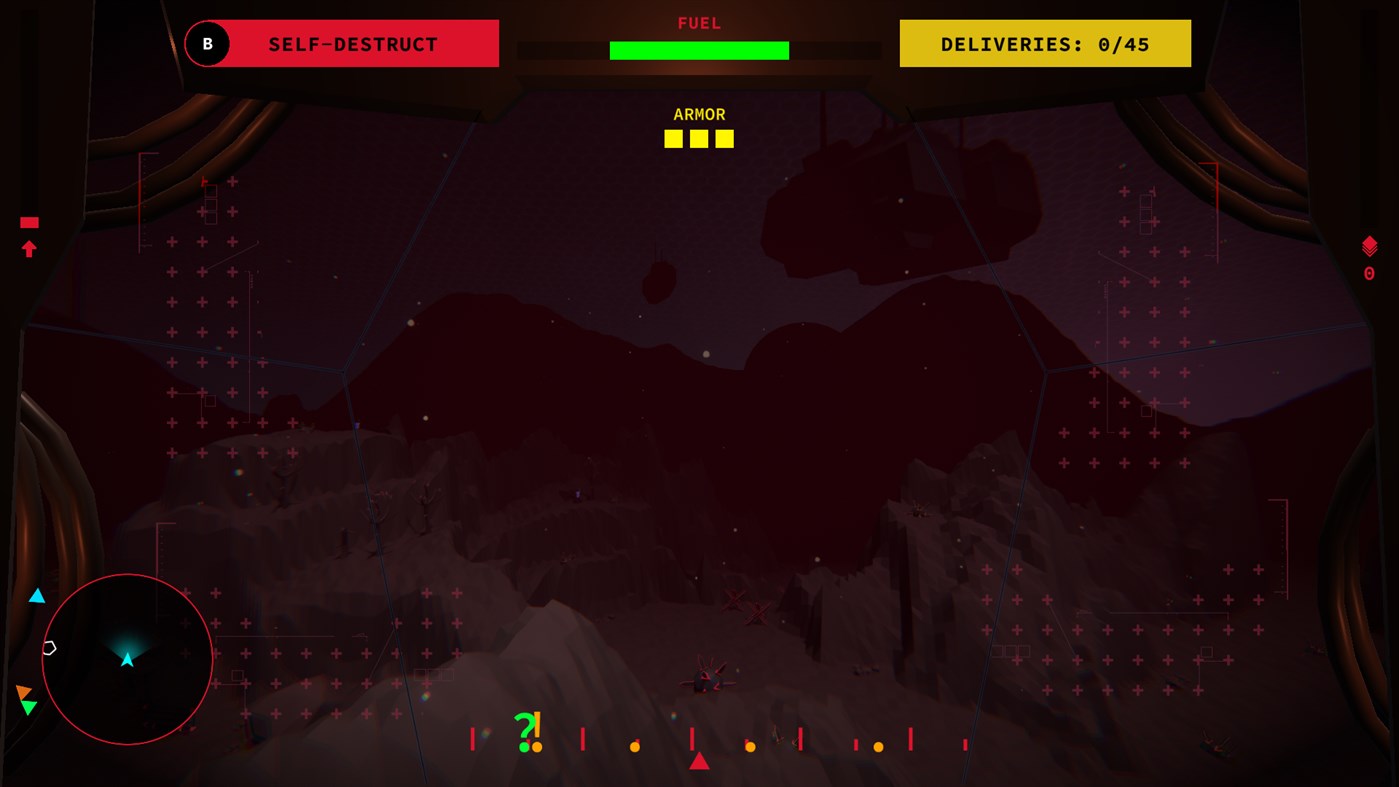This screenshot has height=787, width=1399.
Task: Select the red heading triangle on the compass
Action: [x=698, y=760]
